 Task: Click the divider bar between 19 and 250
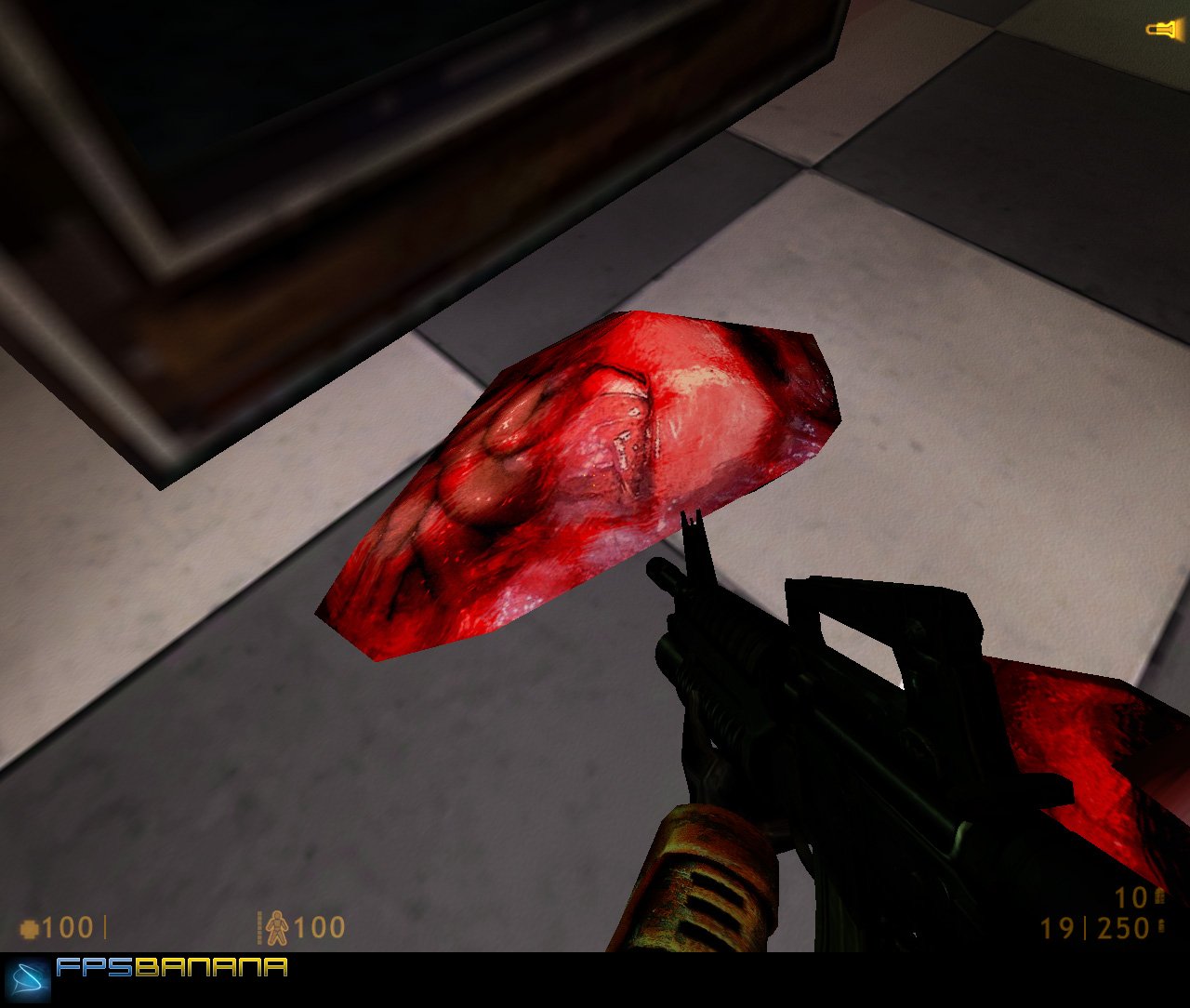click(x=1086, y=927)
